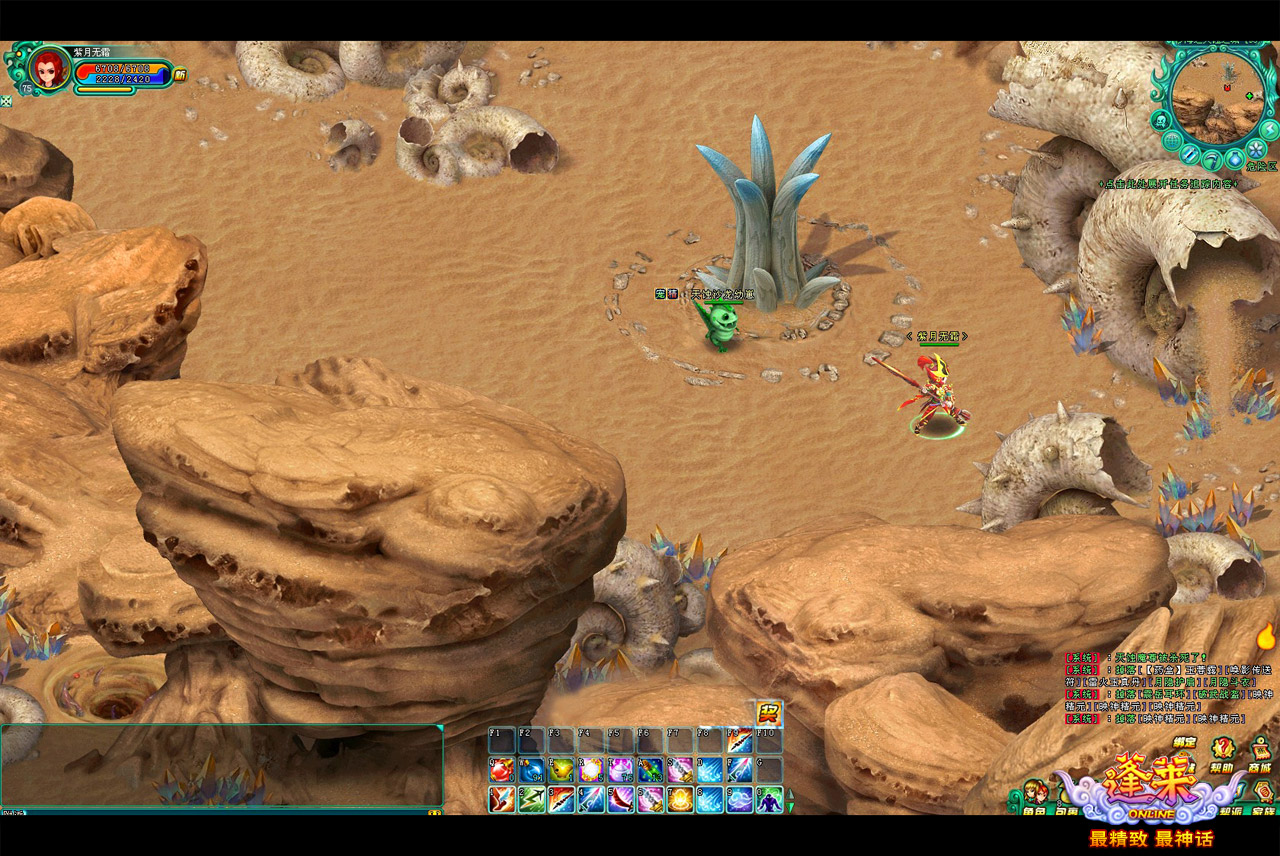
Task: Cast the golden lotus skill
Action: click(680, 800)
